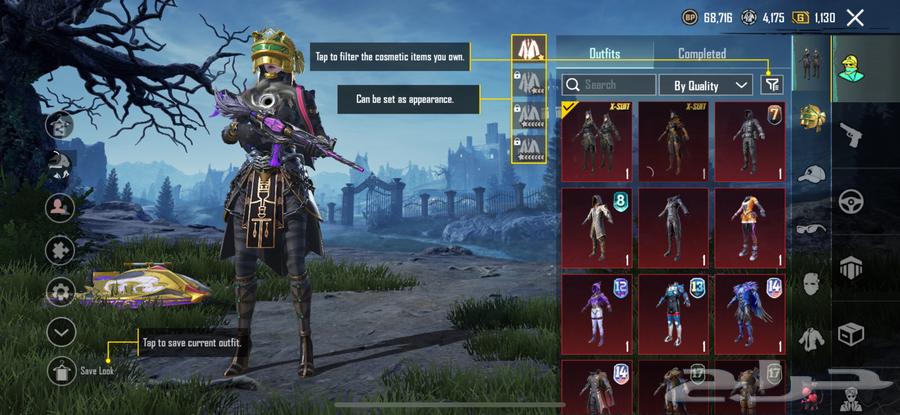Open the gear-shaped settings icon
The image size is (900, 415).
61,292
